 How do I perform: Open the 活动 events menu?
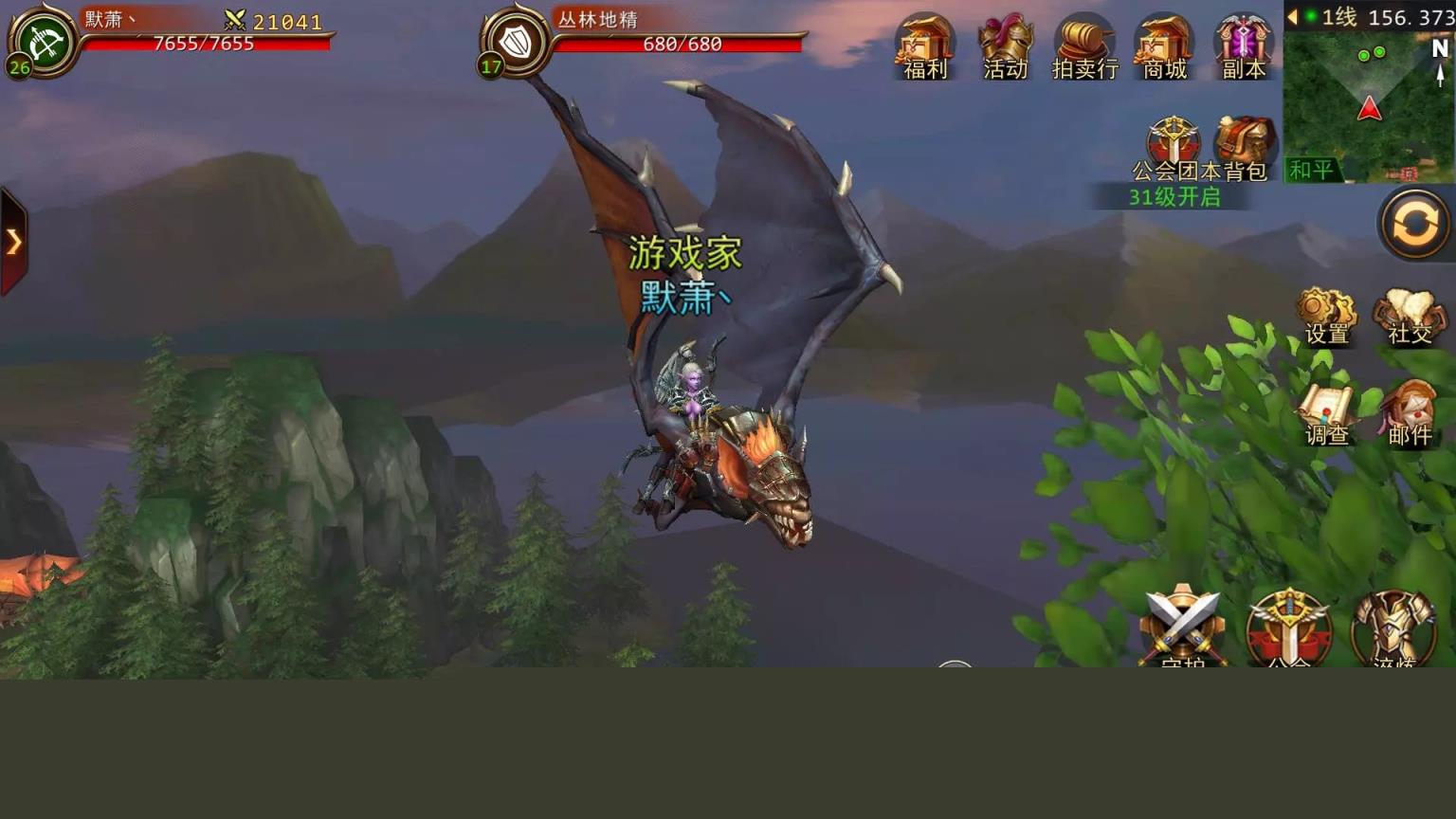click(x=1005, y=44)
